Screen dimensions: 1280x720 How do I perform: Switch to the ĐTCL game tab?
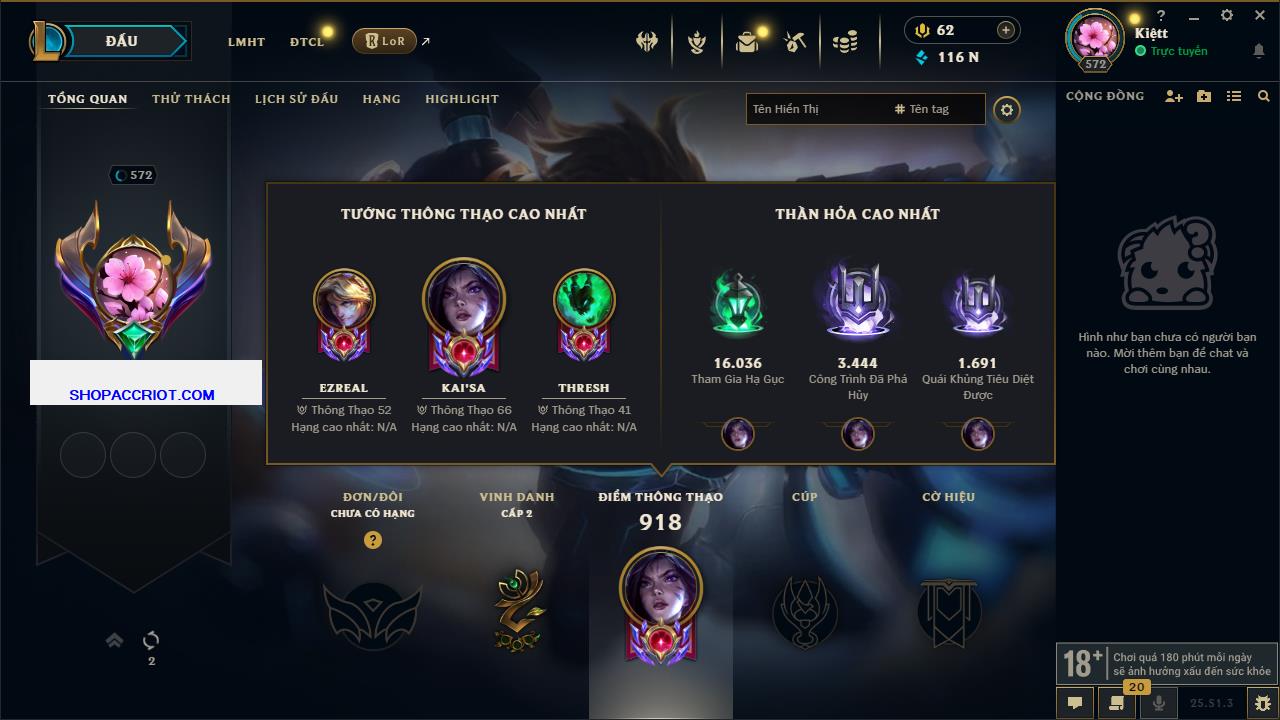307,42
